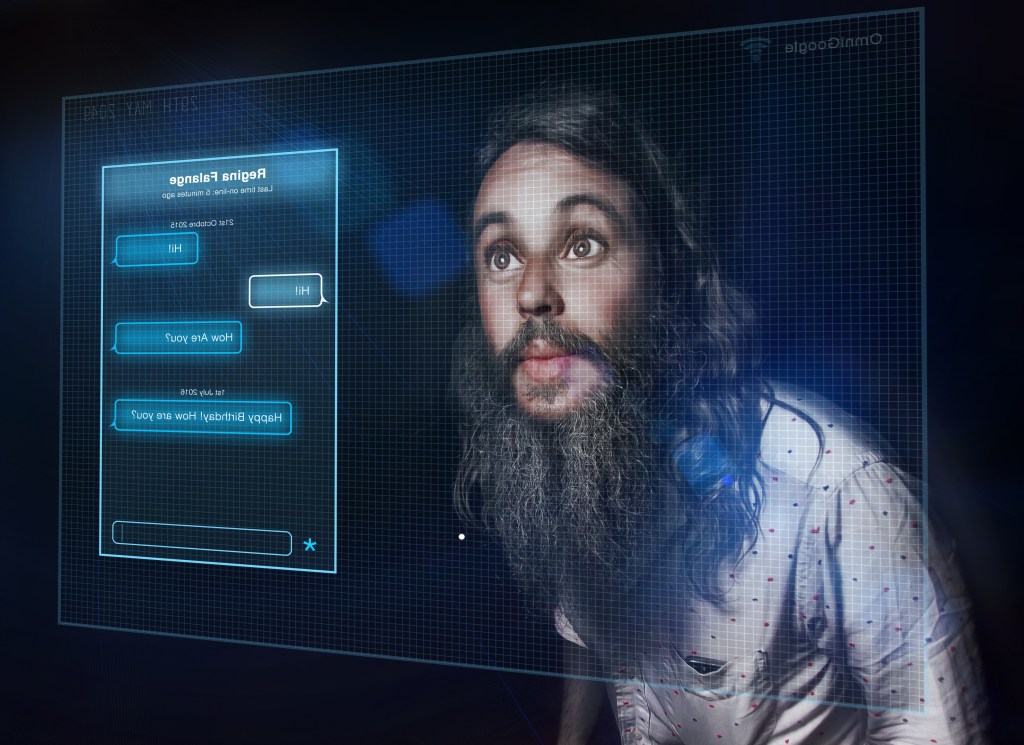Select the "Happy Birthday! How are you?" message bubble
1024x745 pixels.
pos(203,417)
